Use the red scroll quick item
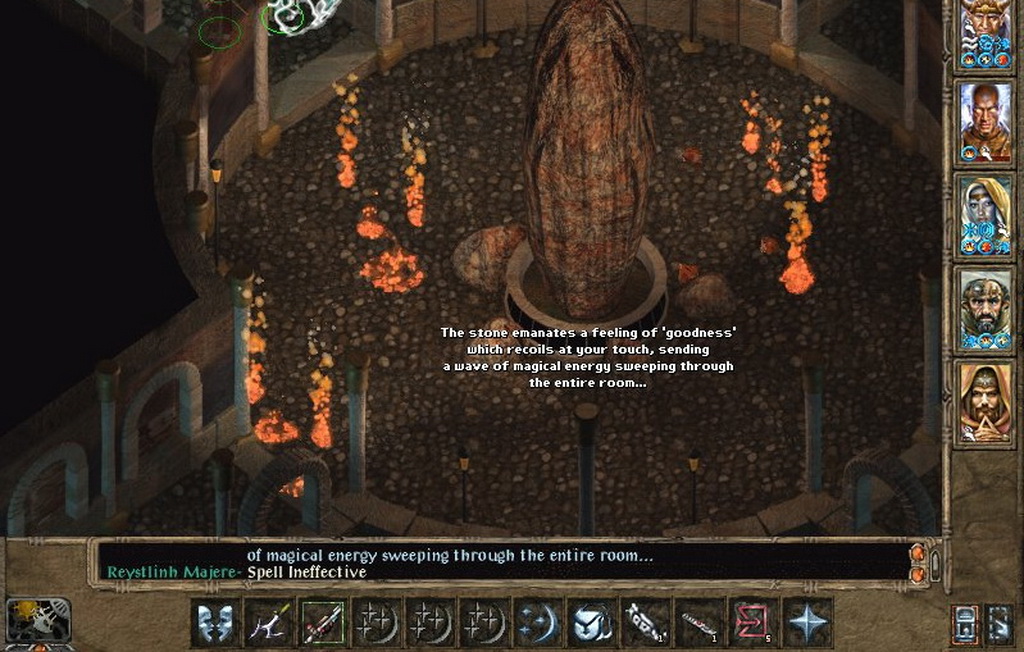Viewport: 1024px width, 652px height. point(754,623)
